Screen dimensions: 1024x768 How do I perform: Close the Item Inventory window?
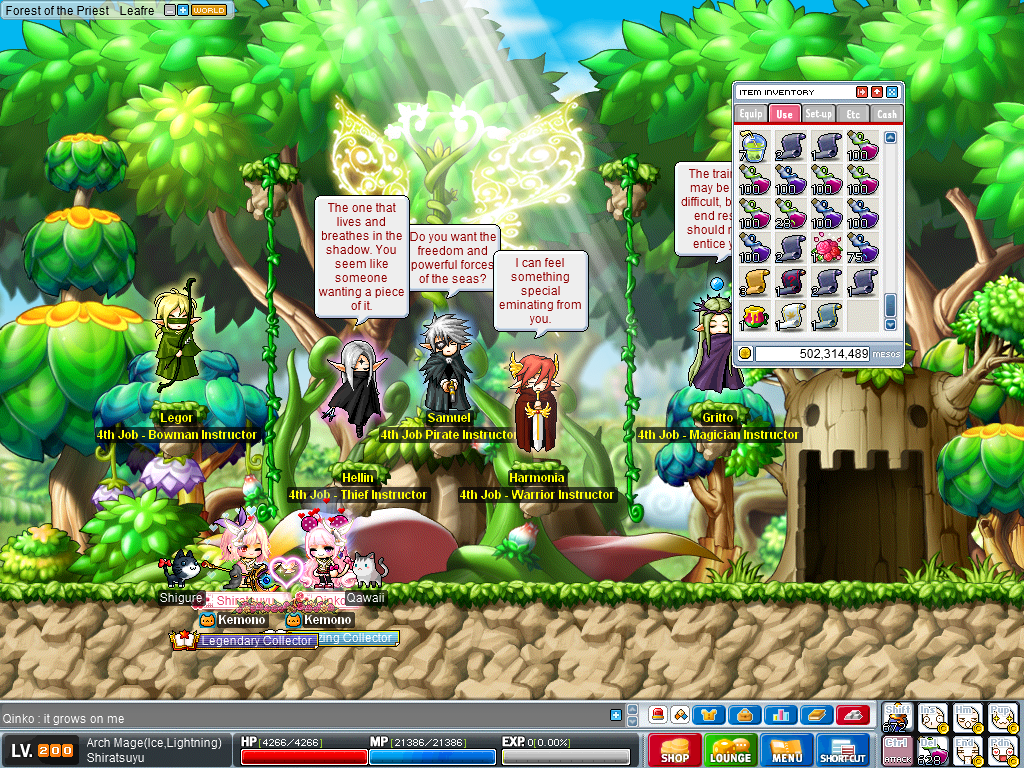point(892,92)
